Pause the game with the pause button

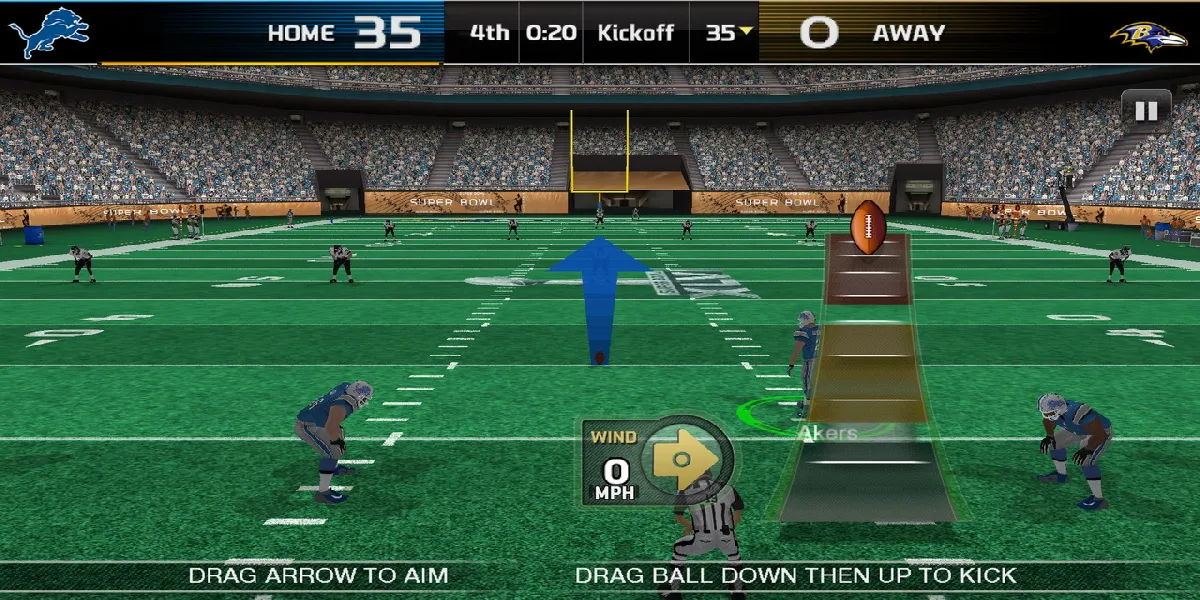(x=1146, y=111)
